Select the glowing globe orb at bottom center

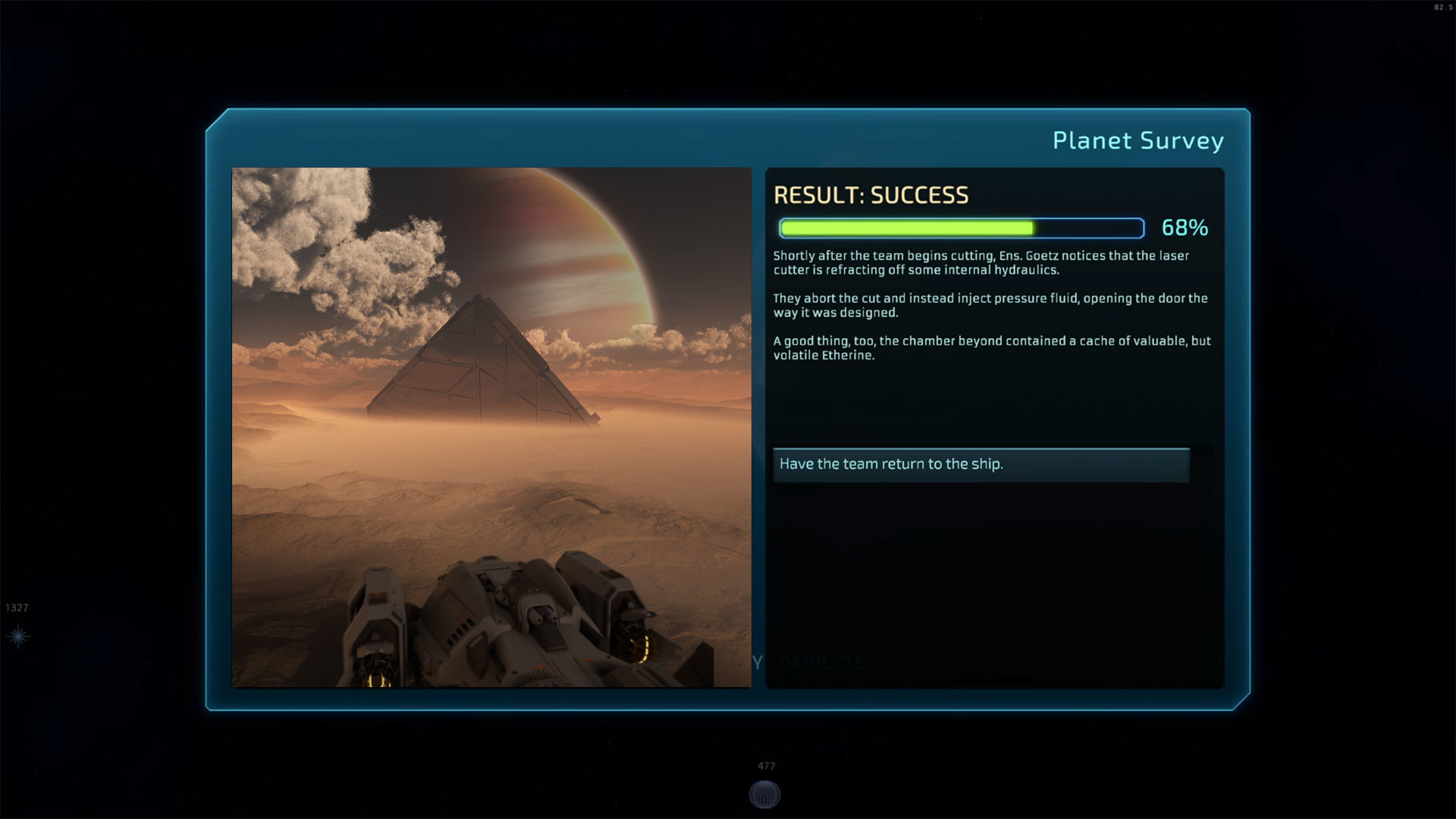765,792
